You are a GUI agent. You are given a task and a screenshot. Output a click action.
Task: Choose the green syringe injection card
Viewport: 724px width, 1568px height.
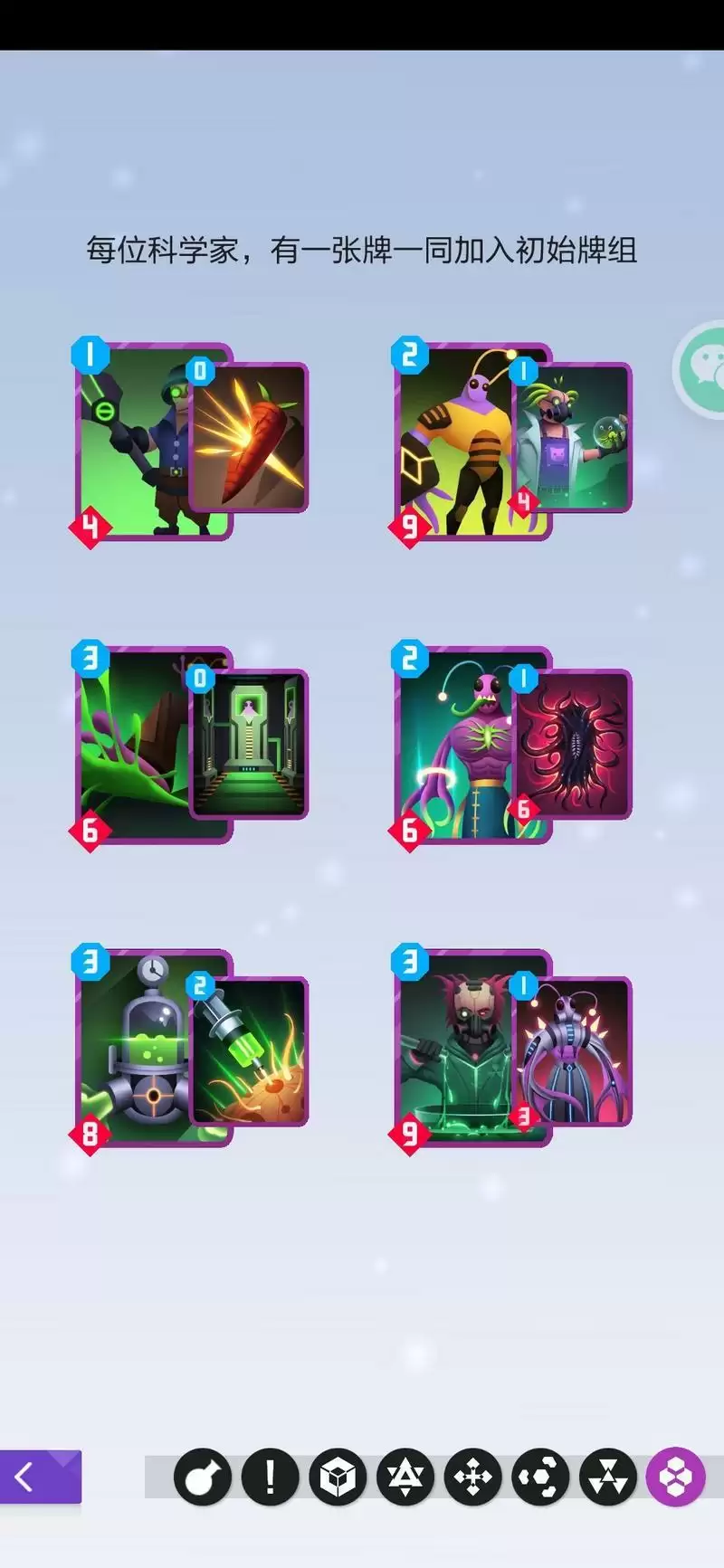[251, 1051]
